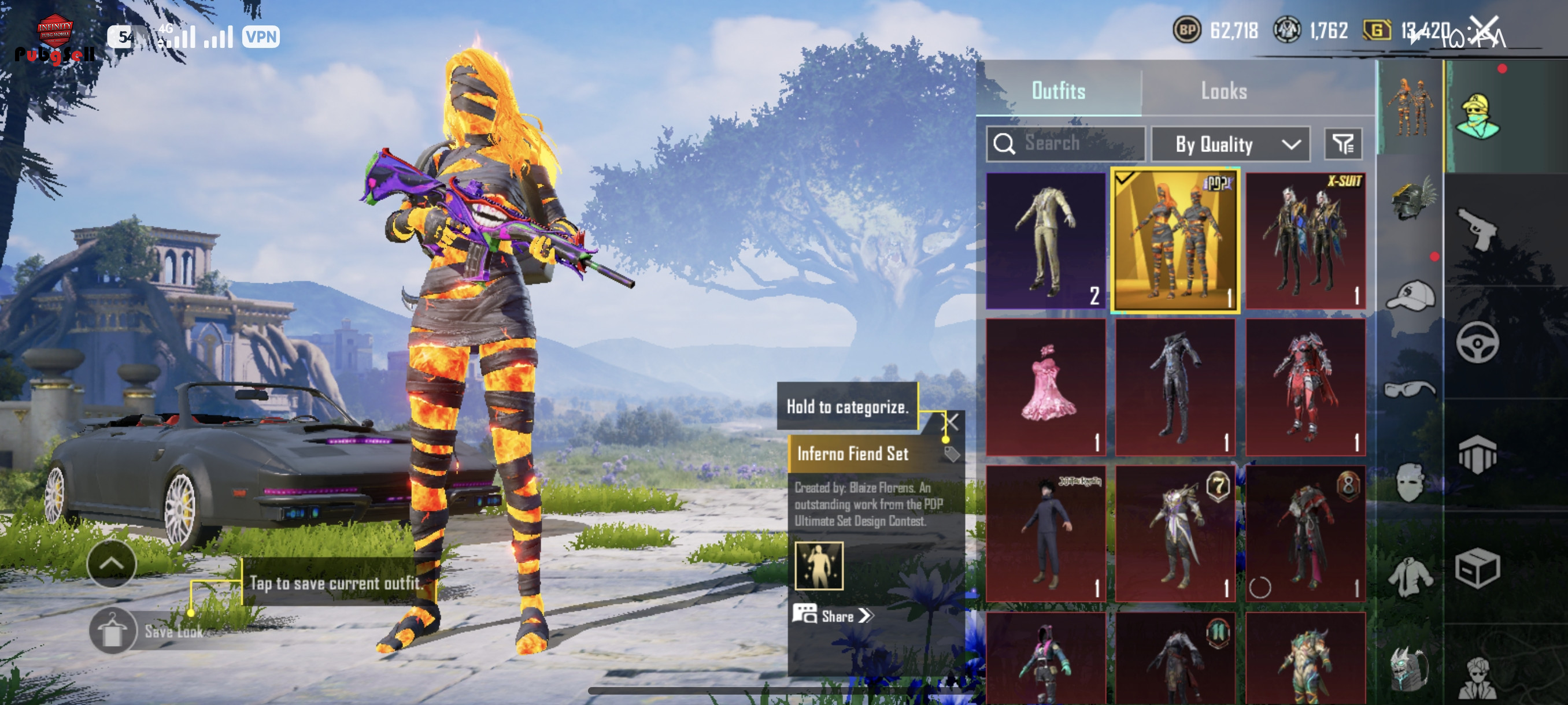The height and width of the screenshot is (705, 1568).
Task: Pick the Inferno Fiend Set tile
Action: (x=1175, y=240)
